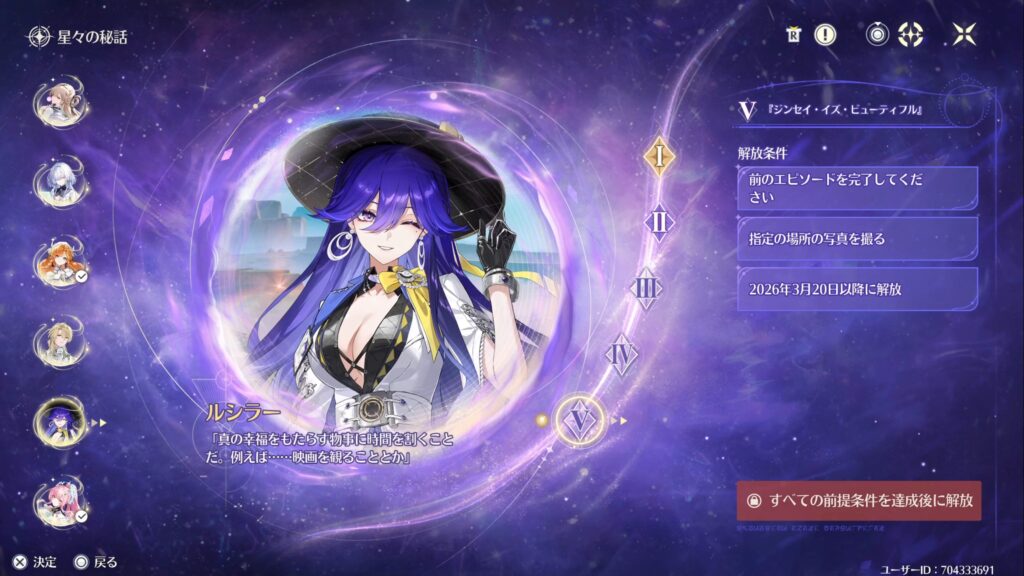1024x576 pixels.
Task: Select episode V node
Action: 579,420
